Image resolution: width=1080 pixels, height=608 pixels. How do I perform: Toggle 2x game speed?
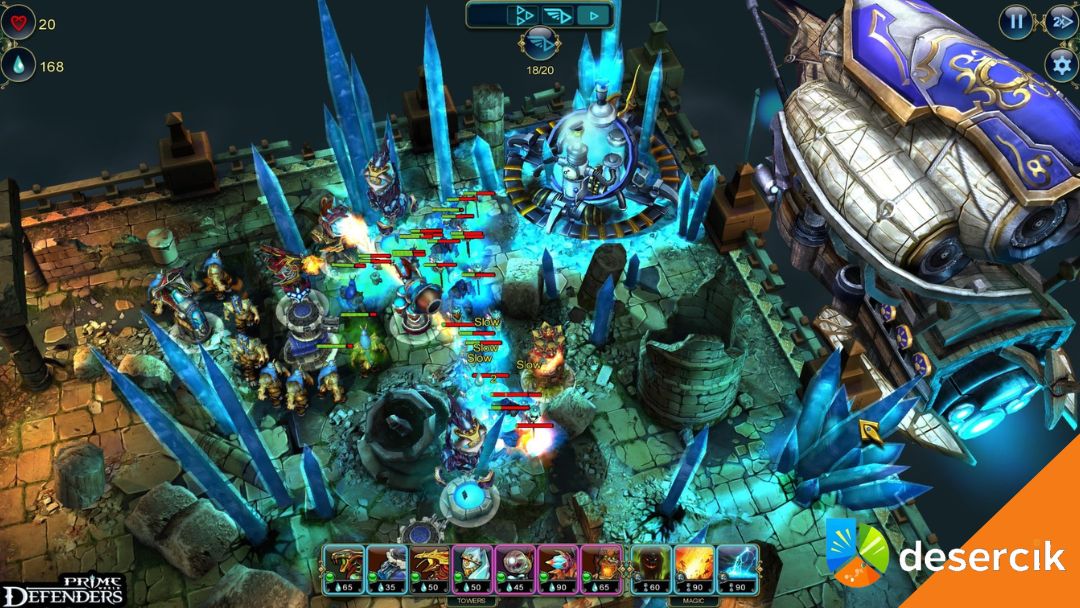coord(1060,20)
